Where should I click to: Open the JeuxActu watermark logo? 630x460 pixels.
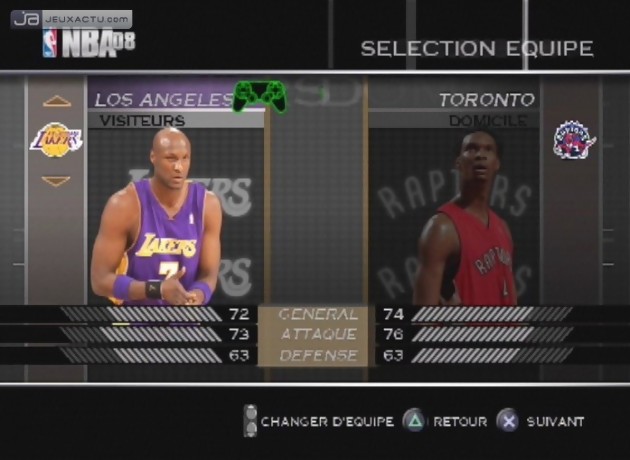(x=70, y=19)
